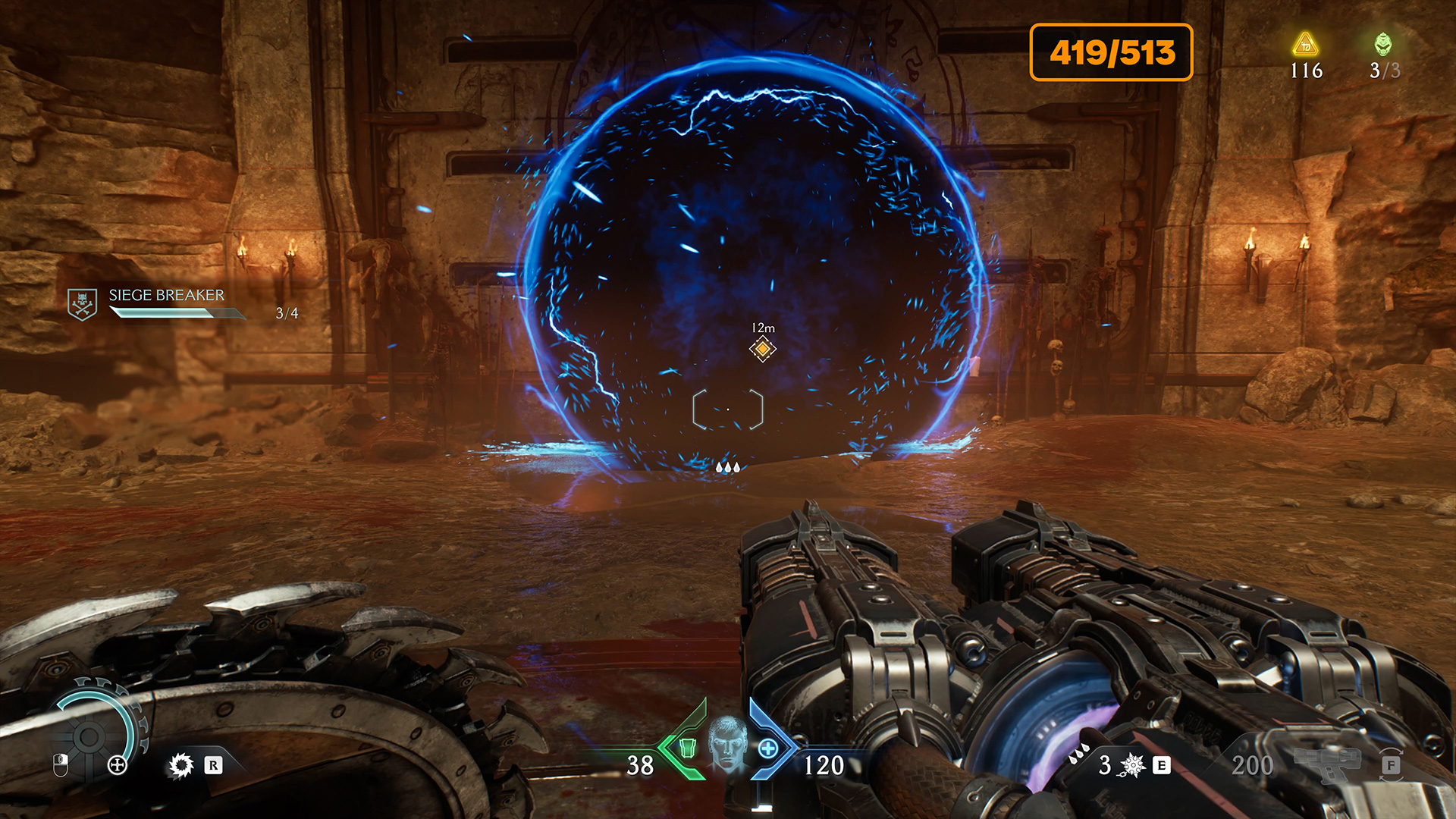Click the yellow triangular gold currency icon

pos(1305,45)
